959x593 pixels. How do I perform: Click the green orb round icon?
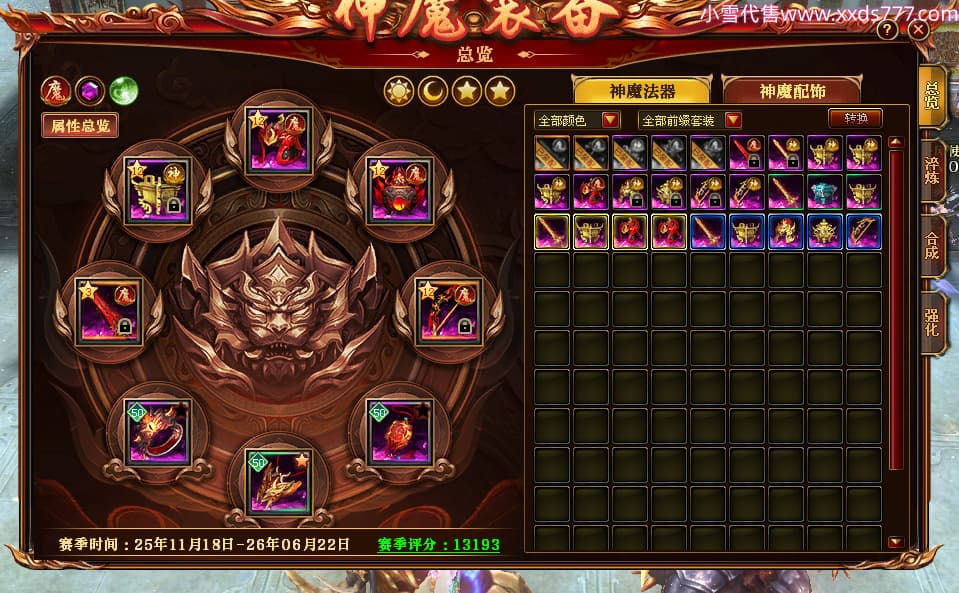tap(124, 92)
